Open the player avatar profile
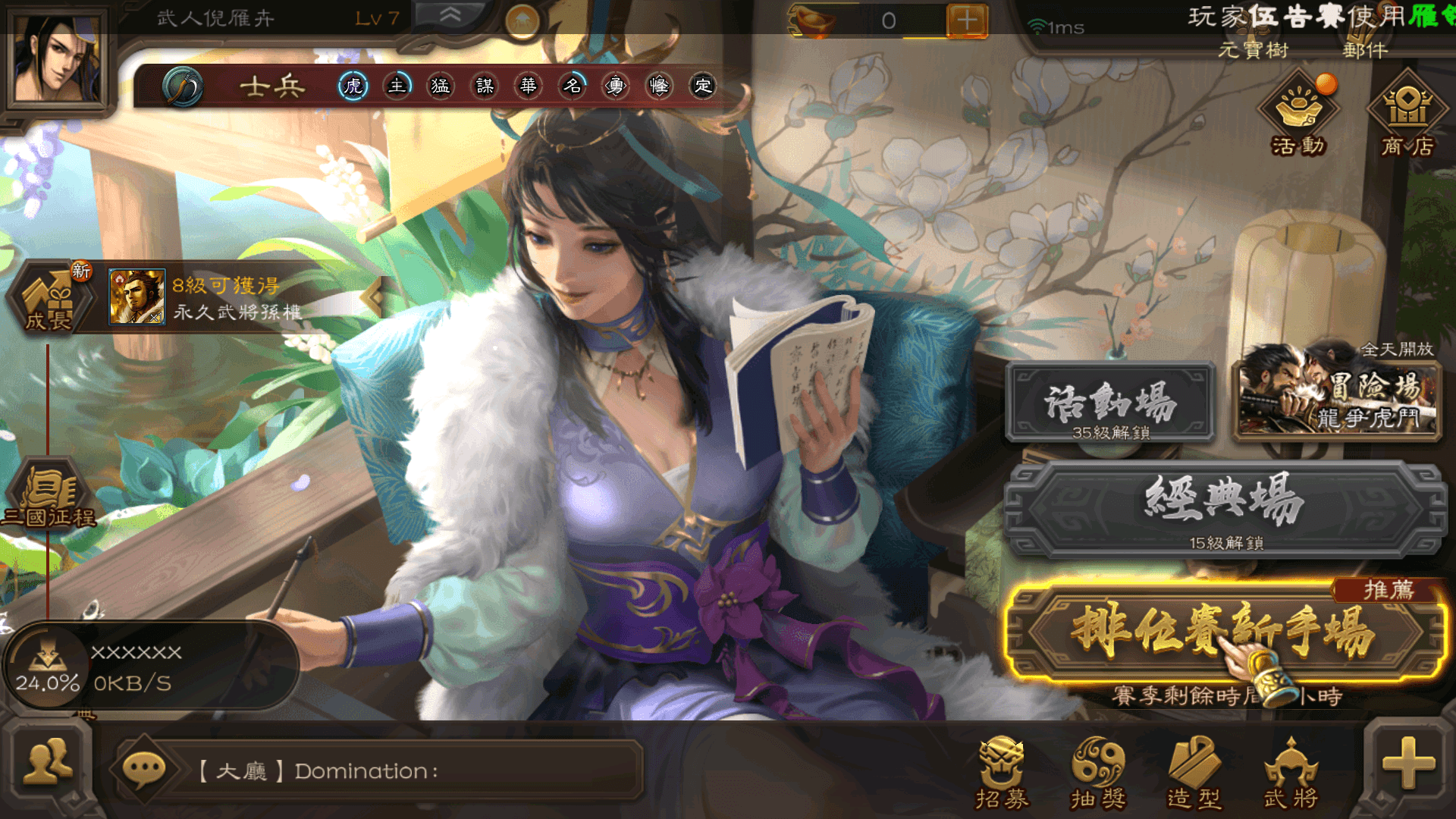1456x819 pixels. [x=57, y=59]
